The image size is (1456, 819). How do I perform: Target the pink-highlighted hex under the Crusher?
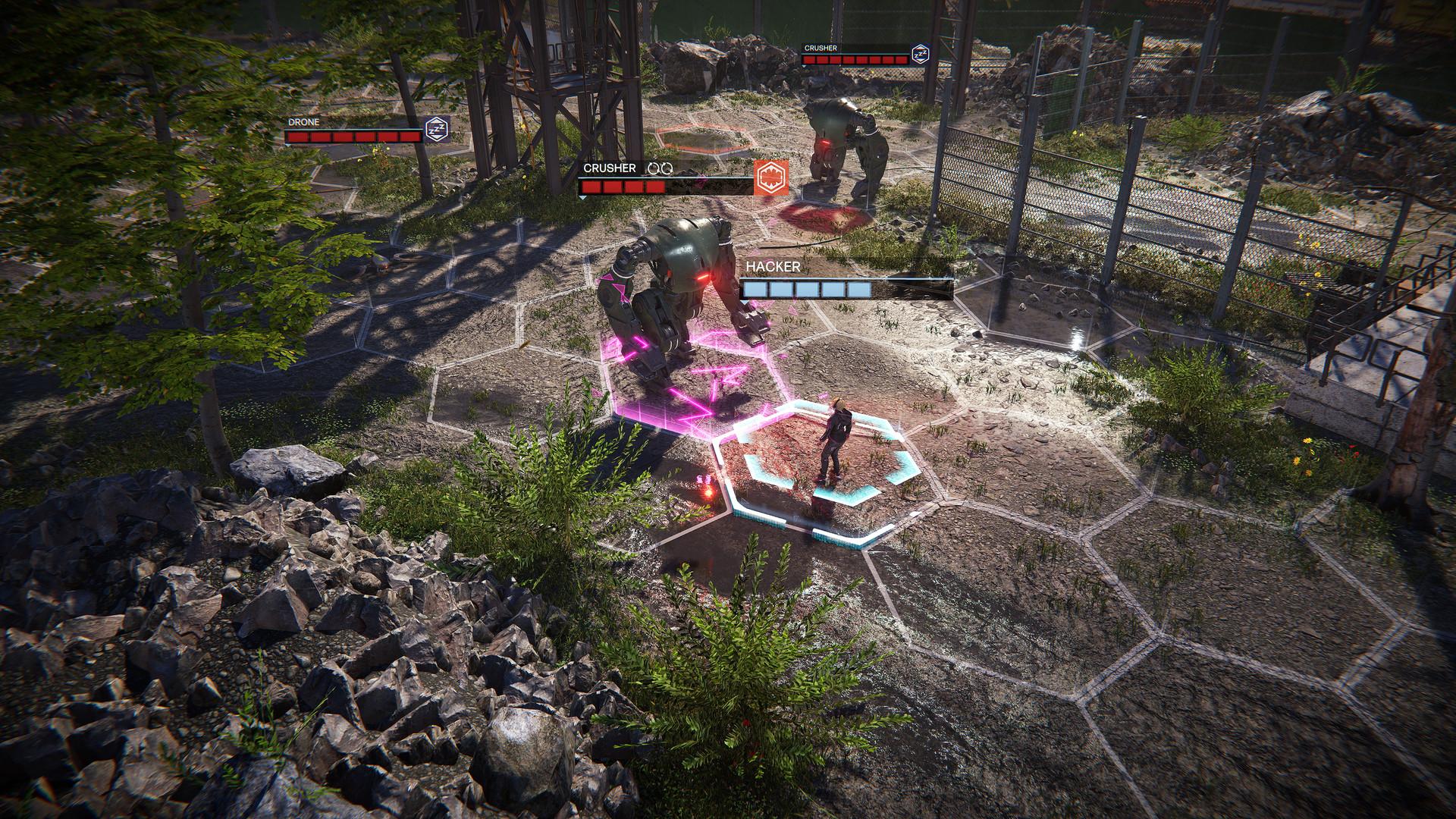pos(686,379)
